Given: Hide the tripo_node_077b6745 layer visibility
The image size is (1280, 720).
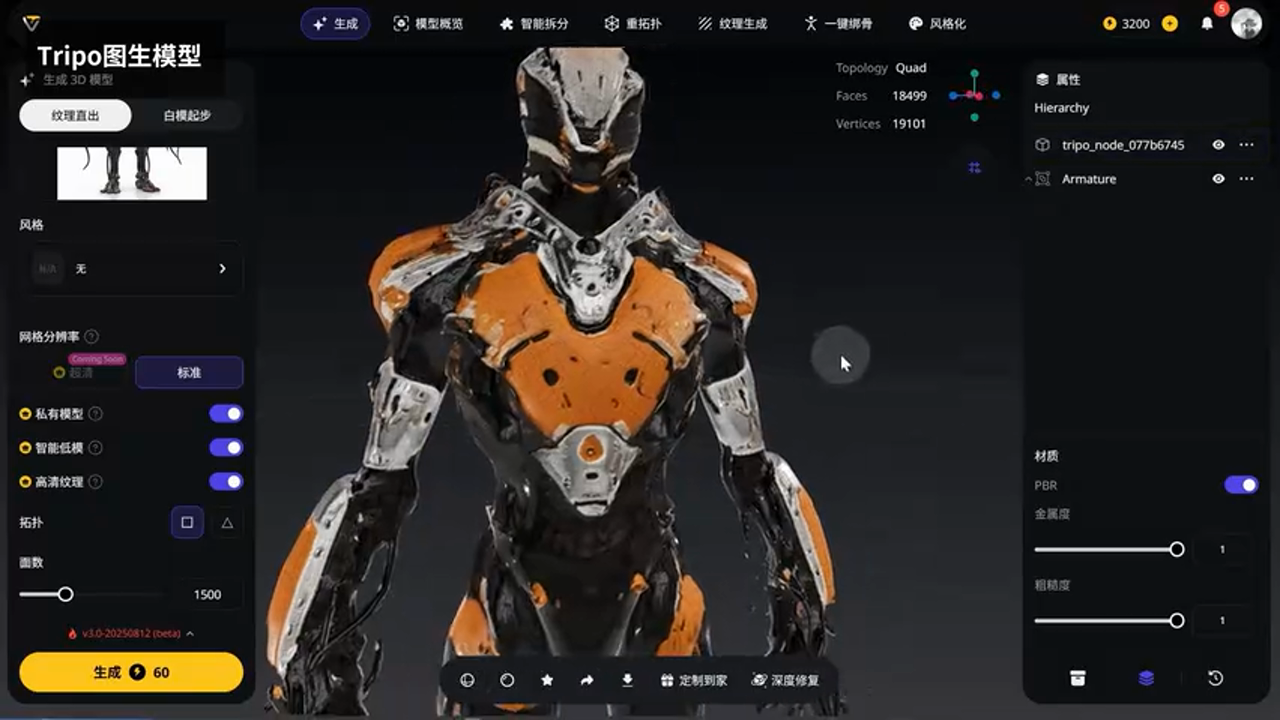Looking at the screenshot, I should tap(1218, 145).
